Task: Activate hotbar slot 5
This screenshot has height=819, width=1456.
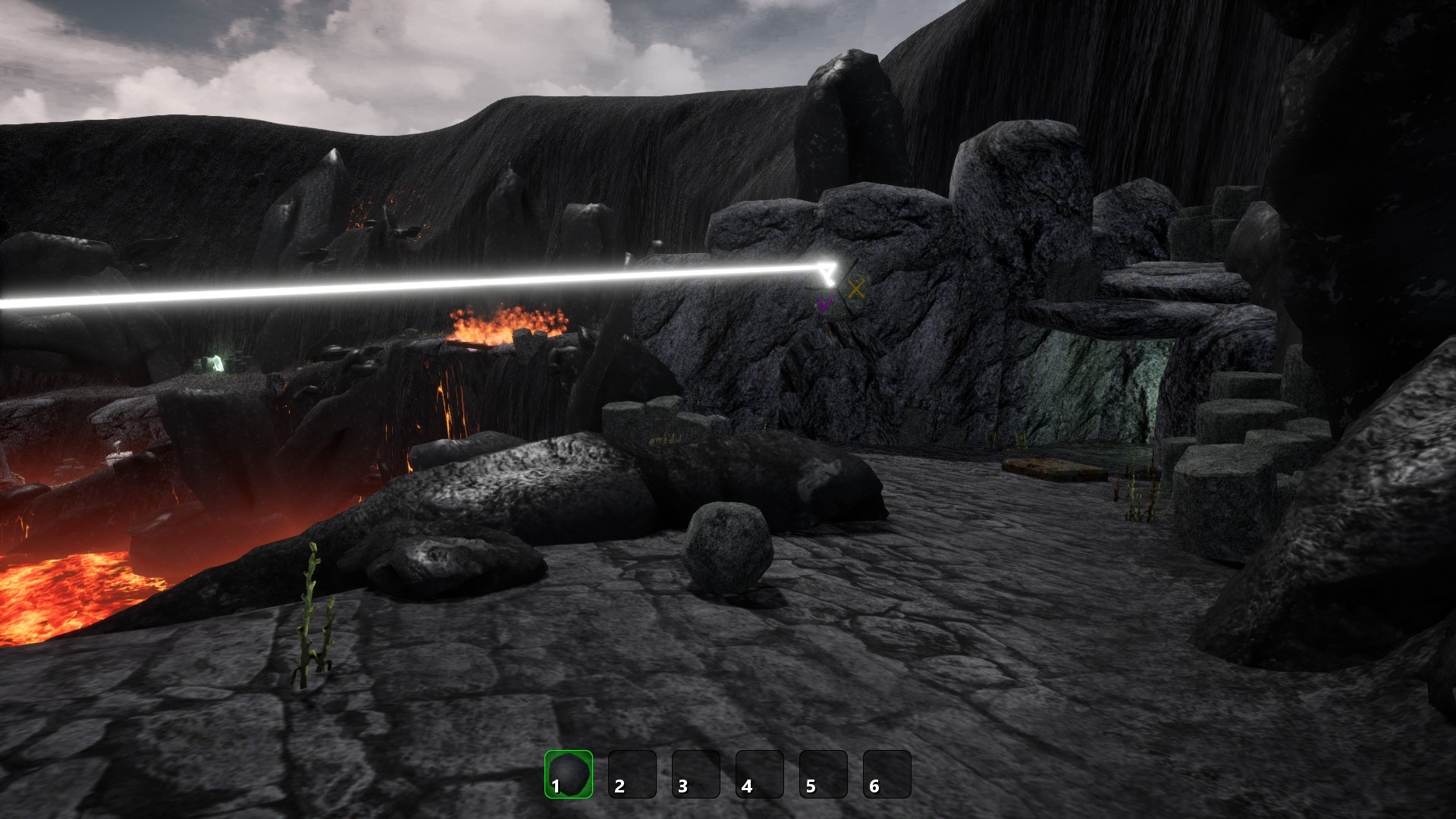Action: [x=823, y=774]
